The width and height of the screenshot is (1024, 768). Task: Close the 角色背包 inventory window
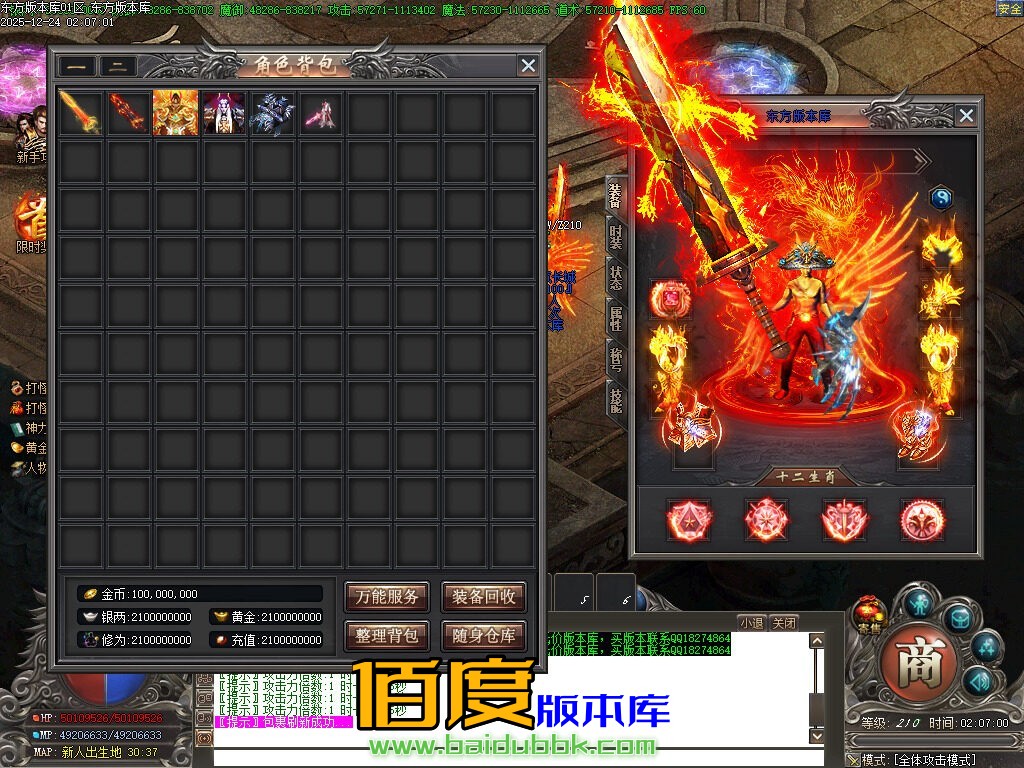528,66
